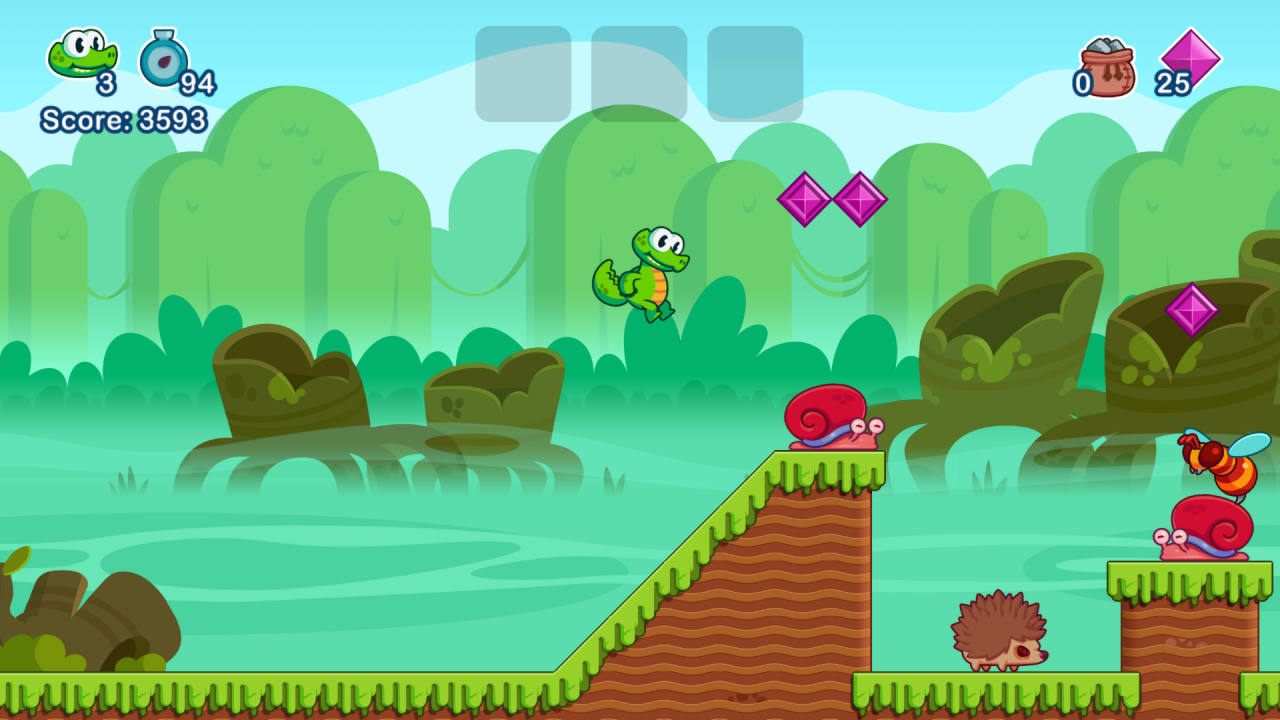The image size is (1280, 720).
Task: Click the lives counter number 3
Action: pyautogui.click(x=107, y=82)
